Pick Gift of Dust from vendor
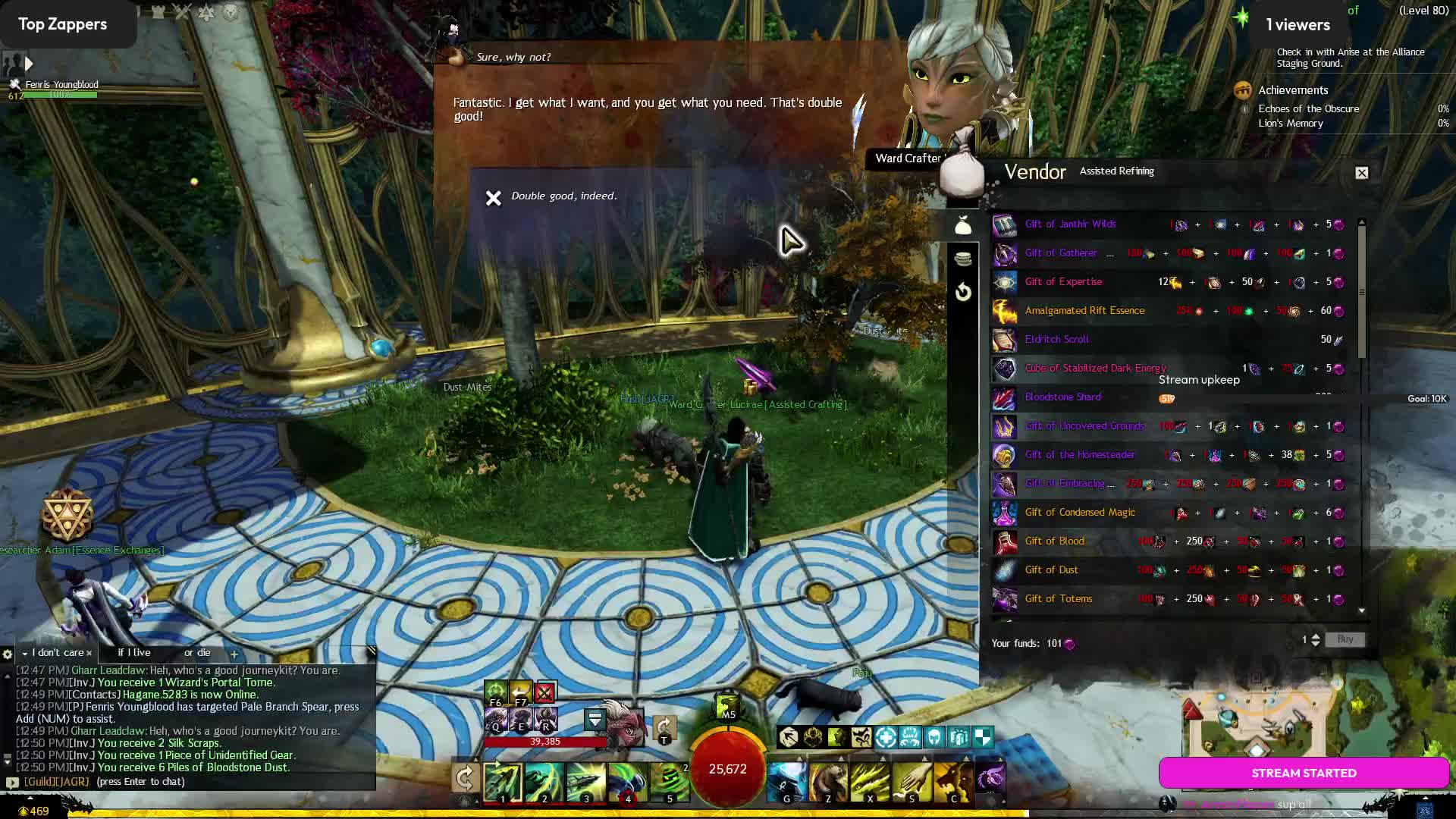This screenshot has height=819, width=1456. pos(1051,570)
